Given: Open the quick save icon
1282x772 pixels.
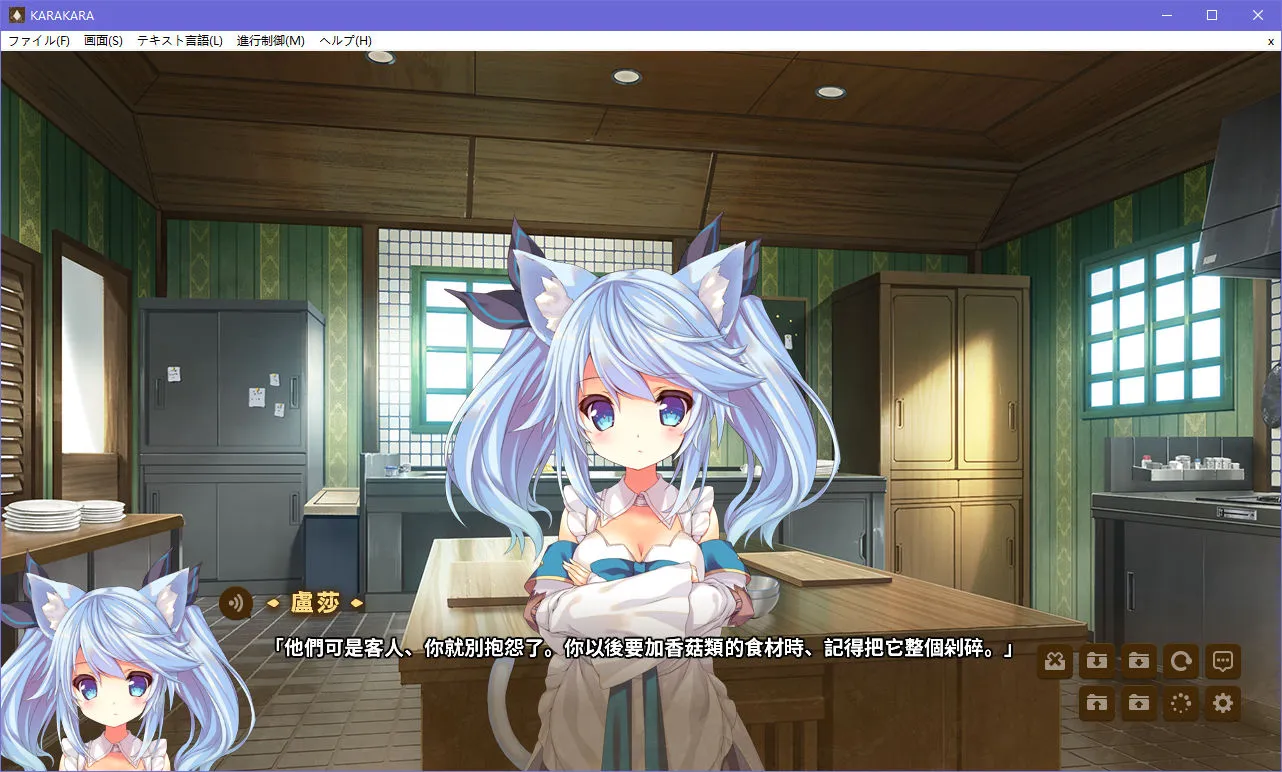Looking at the screenshot, I should coord(1096,662).
